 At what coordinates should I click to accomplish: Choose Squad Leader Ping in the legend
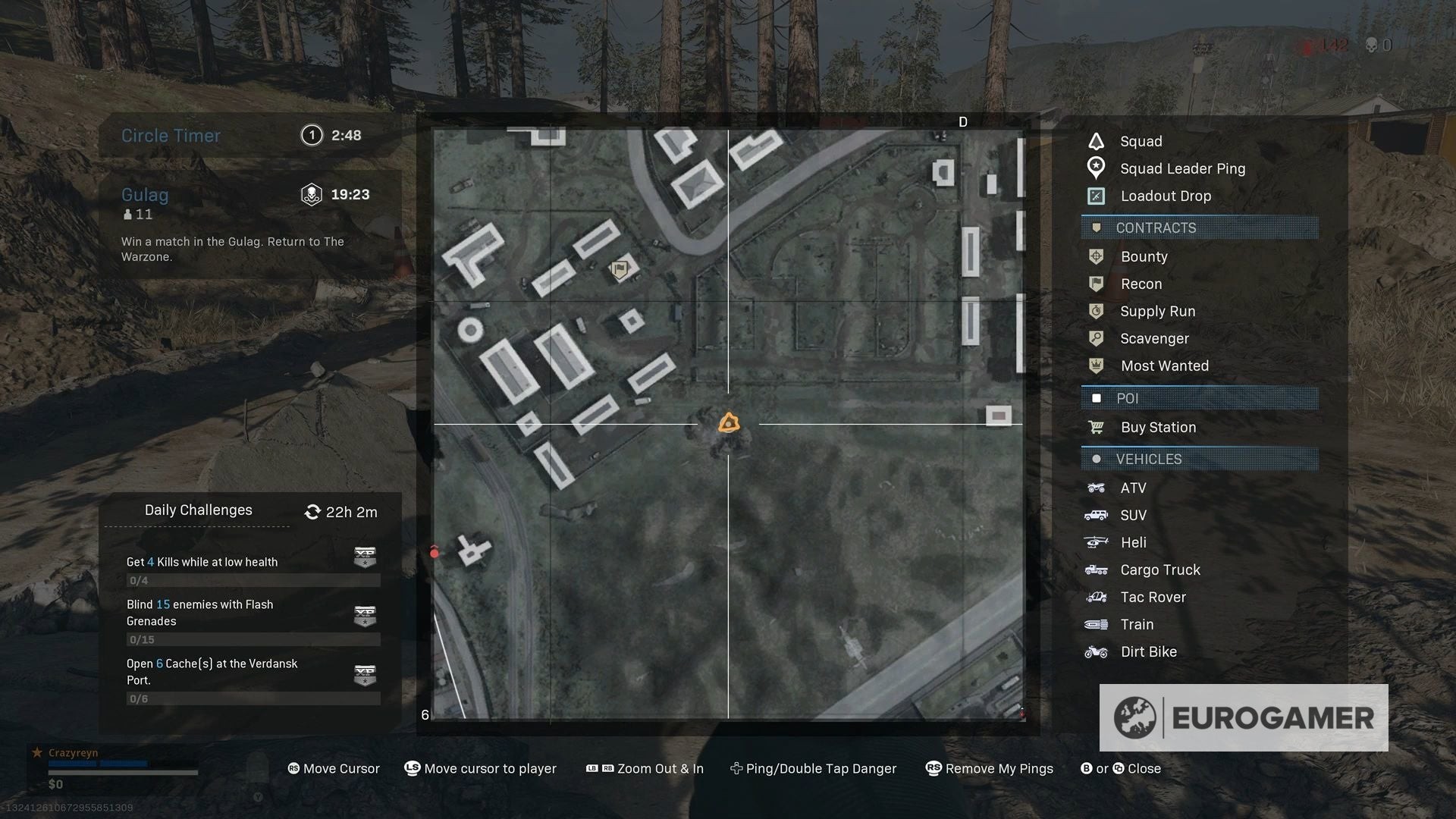1182,168
